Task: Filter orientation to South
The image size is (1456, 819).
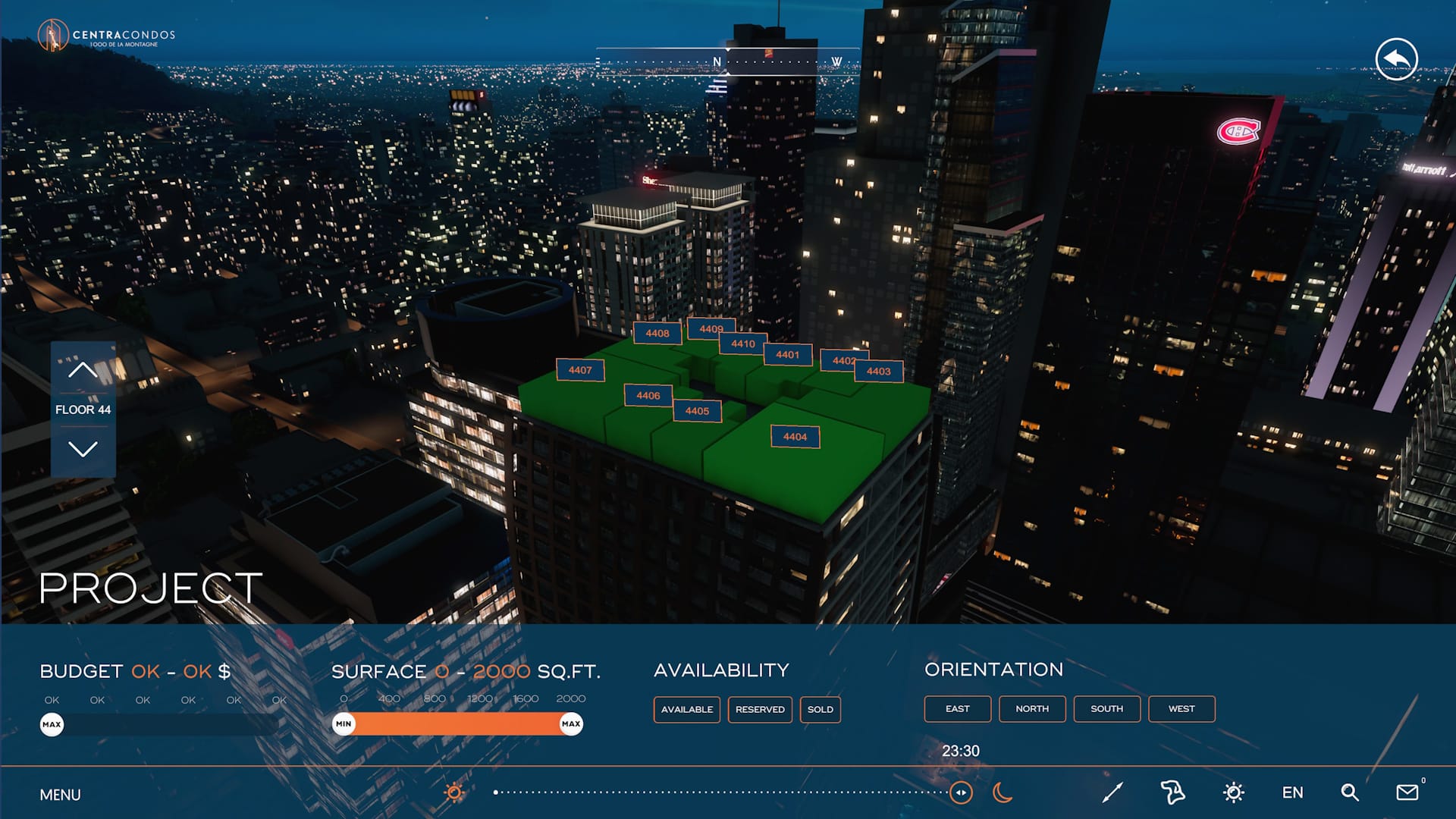Action: coord(1106,709)
